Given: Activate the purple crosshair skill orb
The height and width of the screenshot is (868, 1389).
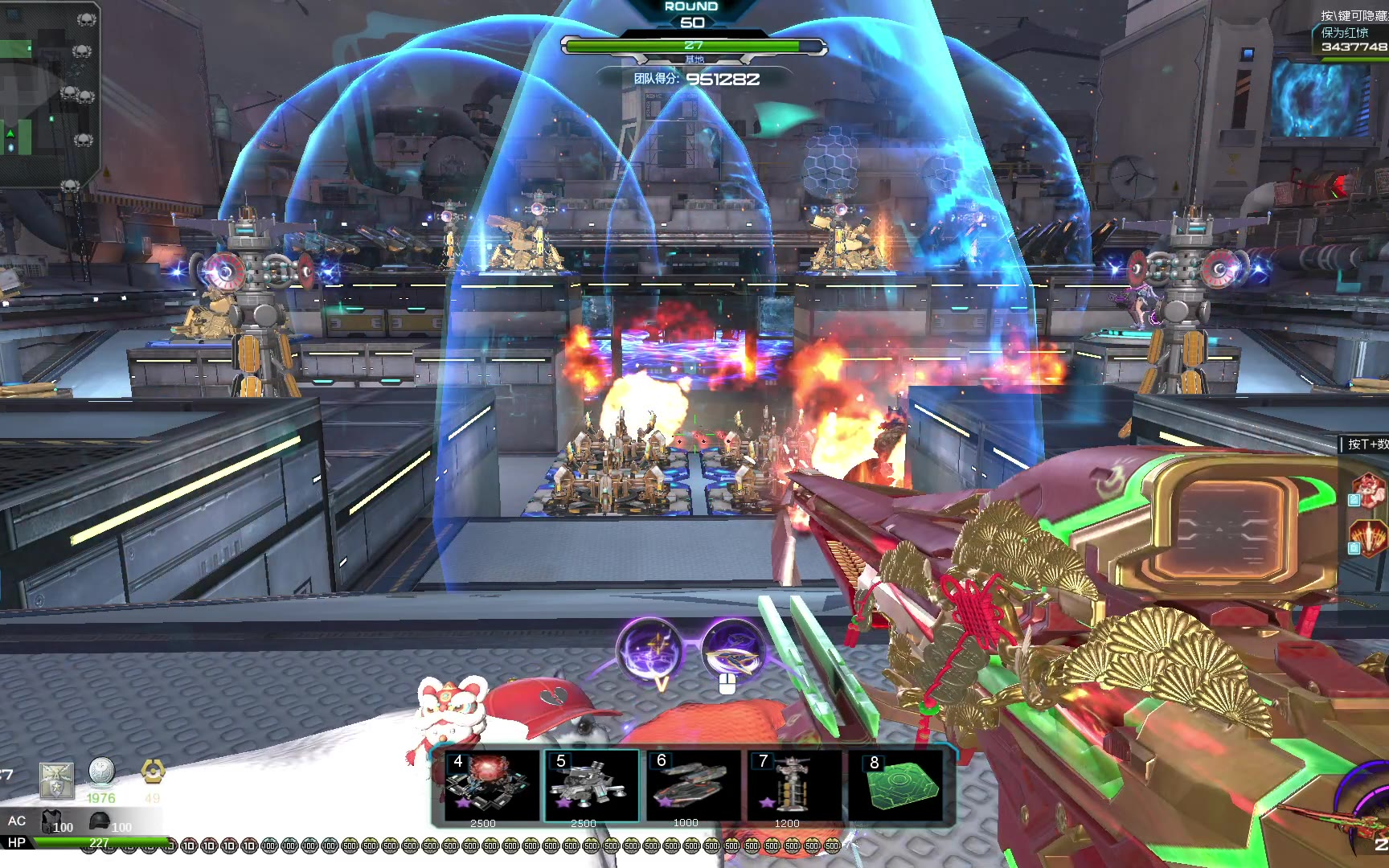Looking at the screenshot, I should [x=649, y=650].
